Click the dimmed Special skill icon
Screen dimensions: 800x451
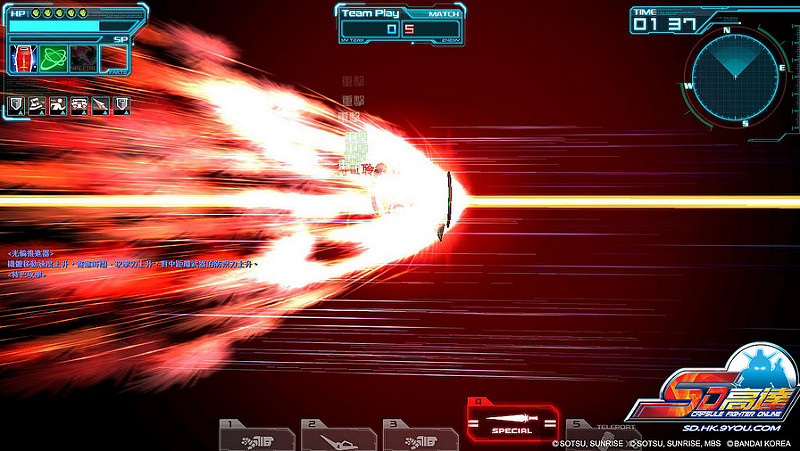click(84, 58)
